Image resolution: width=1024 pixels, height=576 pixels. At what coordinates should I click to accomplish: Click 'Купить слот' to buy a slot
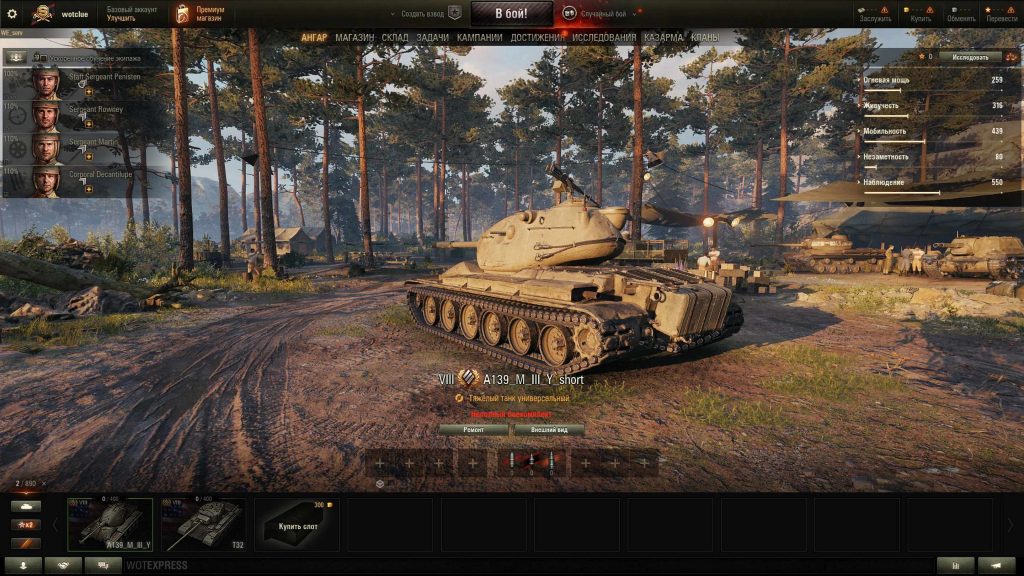click(297, 525)
